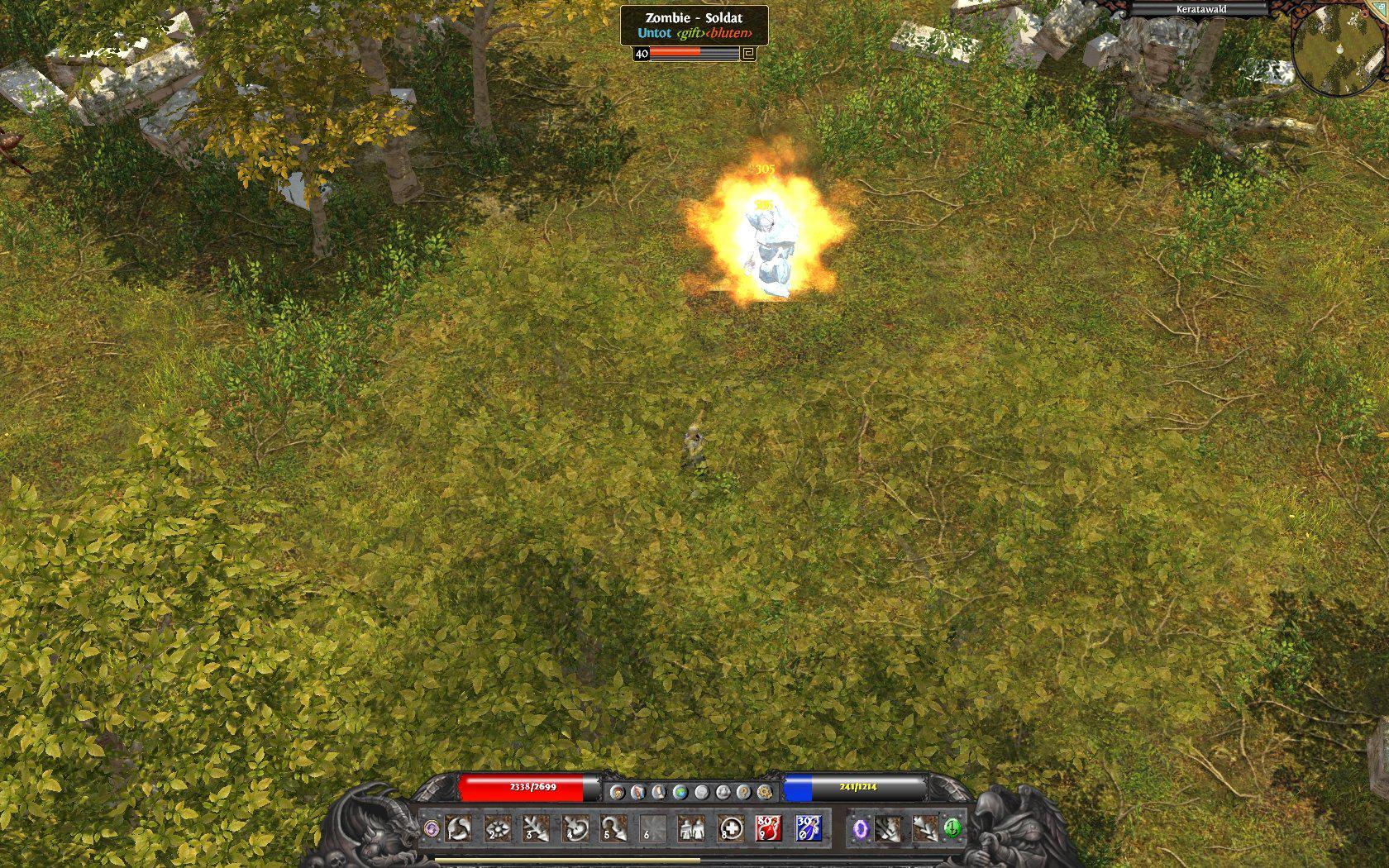The image size is (1389, 868).
Task: Drink the red health potion
Action: (x=769, y=827)
